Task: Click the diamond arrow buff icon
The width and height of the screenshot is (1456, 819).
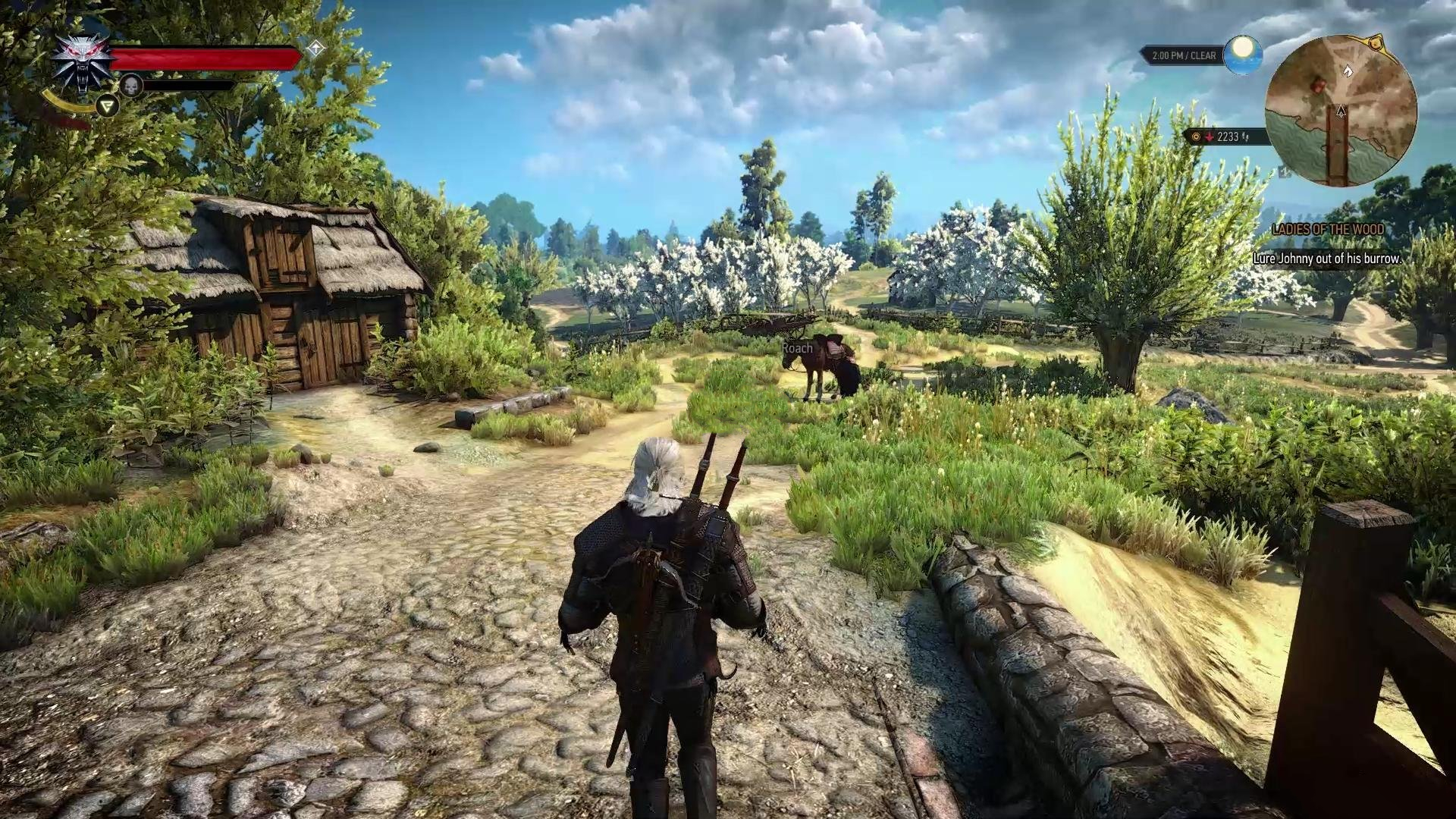Action: [315, 49]
